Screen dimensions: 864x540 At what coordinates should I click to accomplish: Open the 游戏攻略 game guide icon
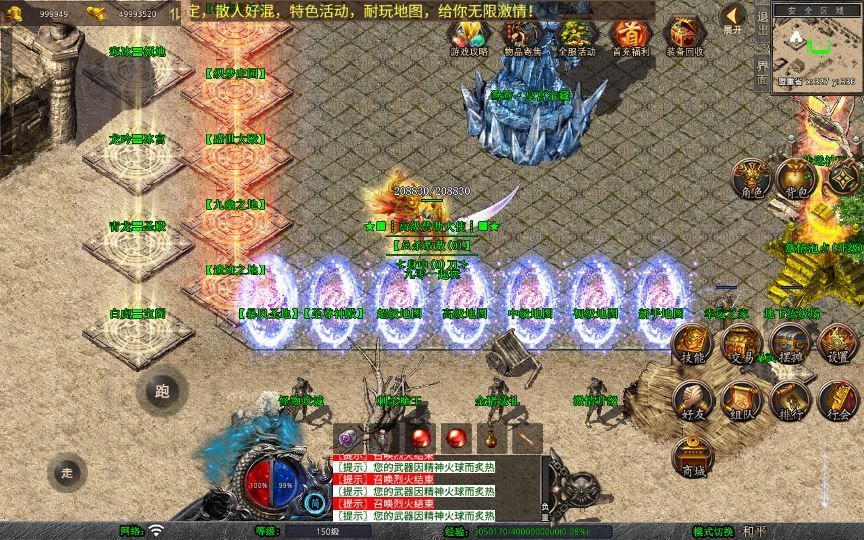click(x=469, y=36)
